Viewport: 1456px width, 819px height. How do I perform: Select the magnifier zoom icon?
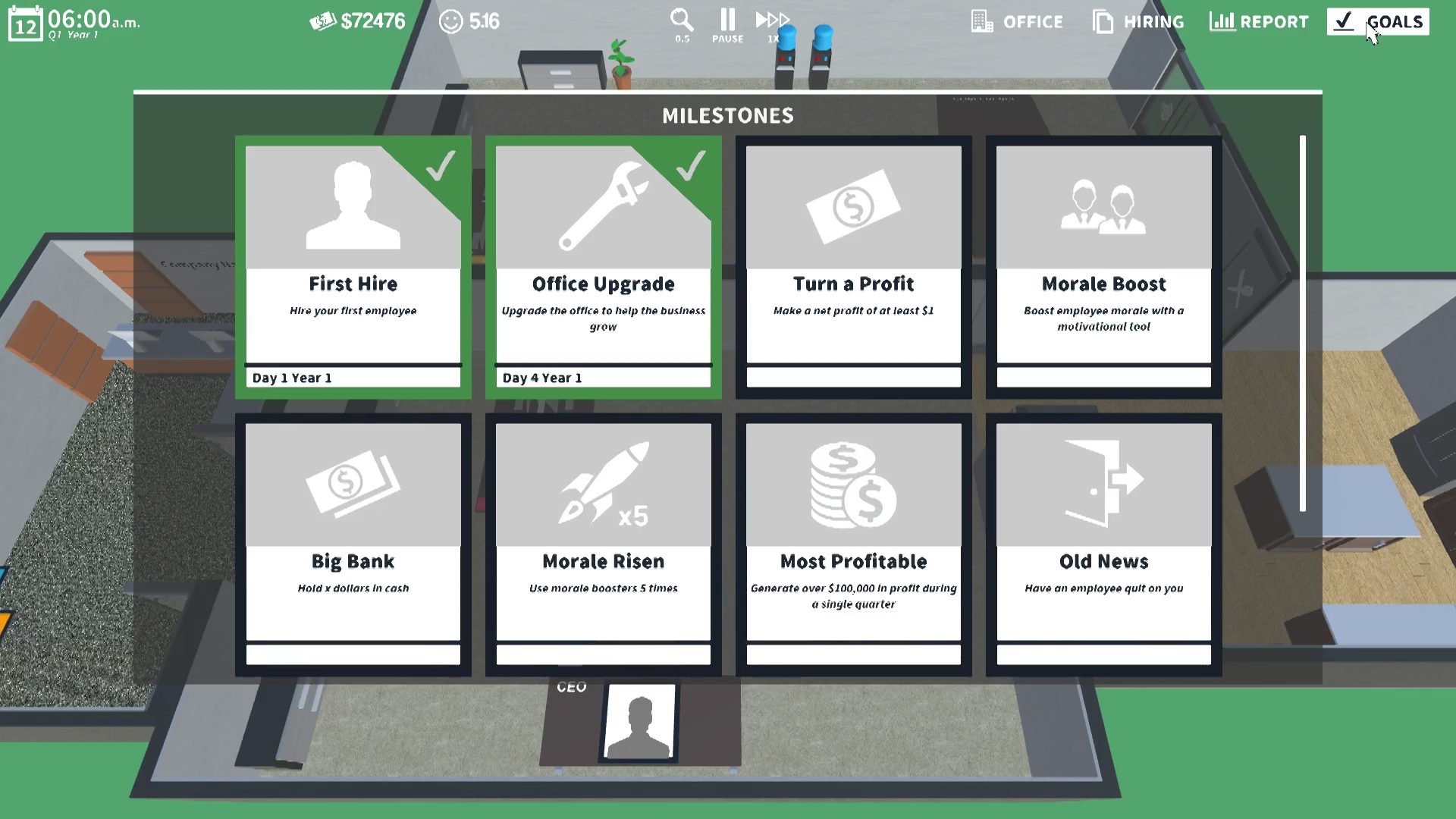680,19
